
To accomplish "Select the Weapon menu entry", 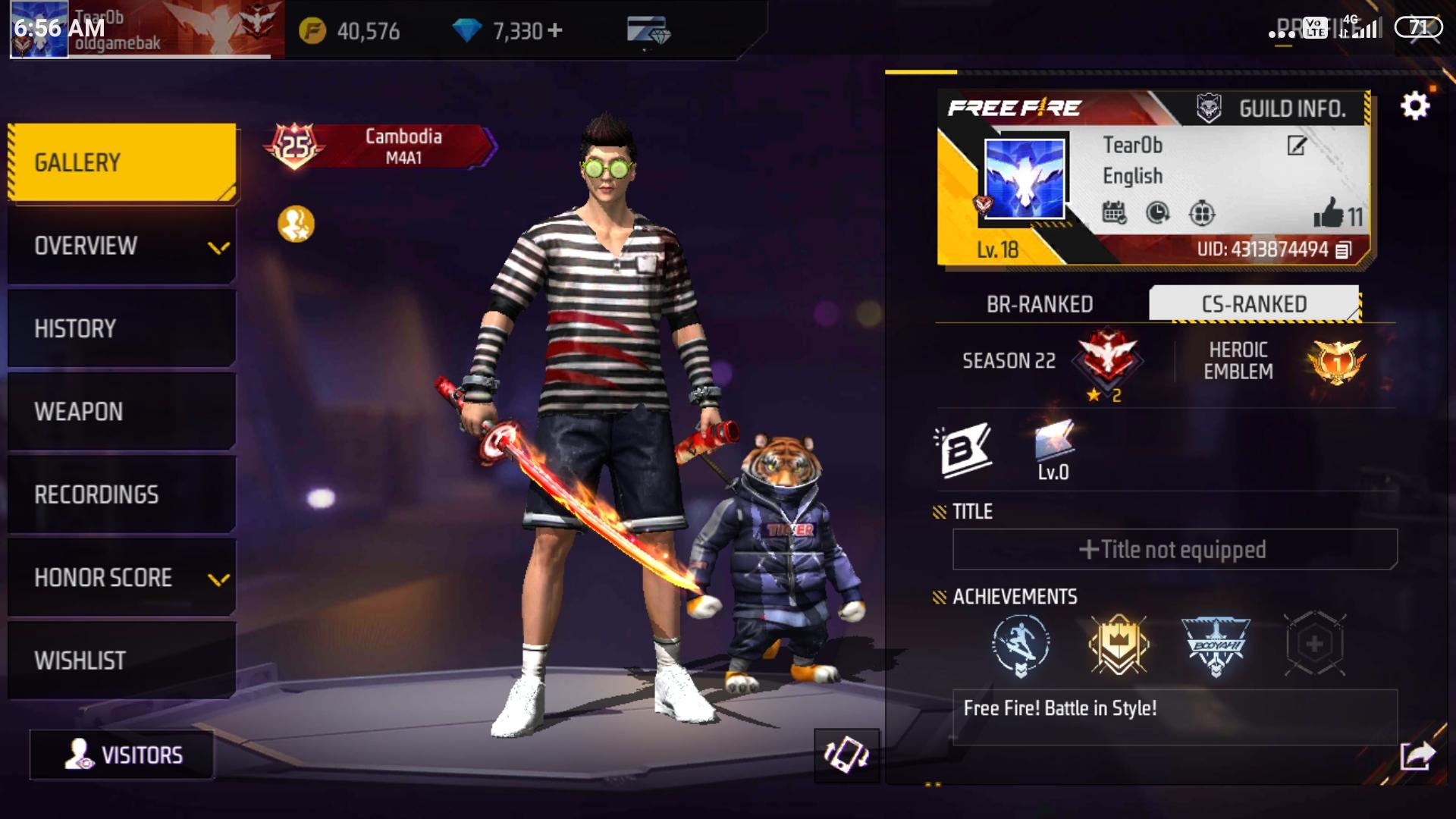I will [121, 411].
